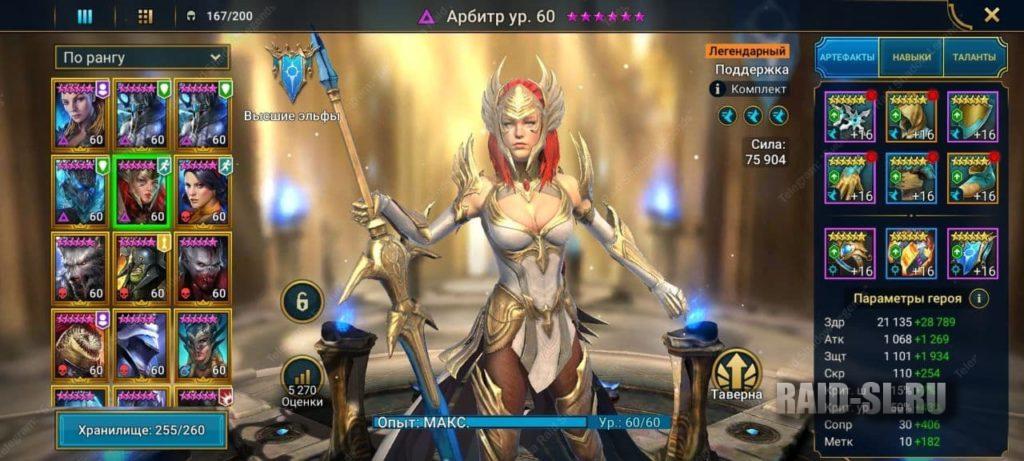The image size is (1024, 461).
Task: Select the equipped shuriken weapon artifact
Action: [849, 117]
